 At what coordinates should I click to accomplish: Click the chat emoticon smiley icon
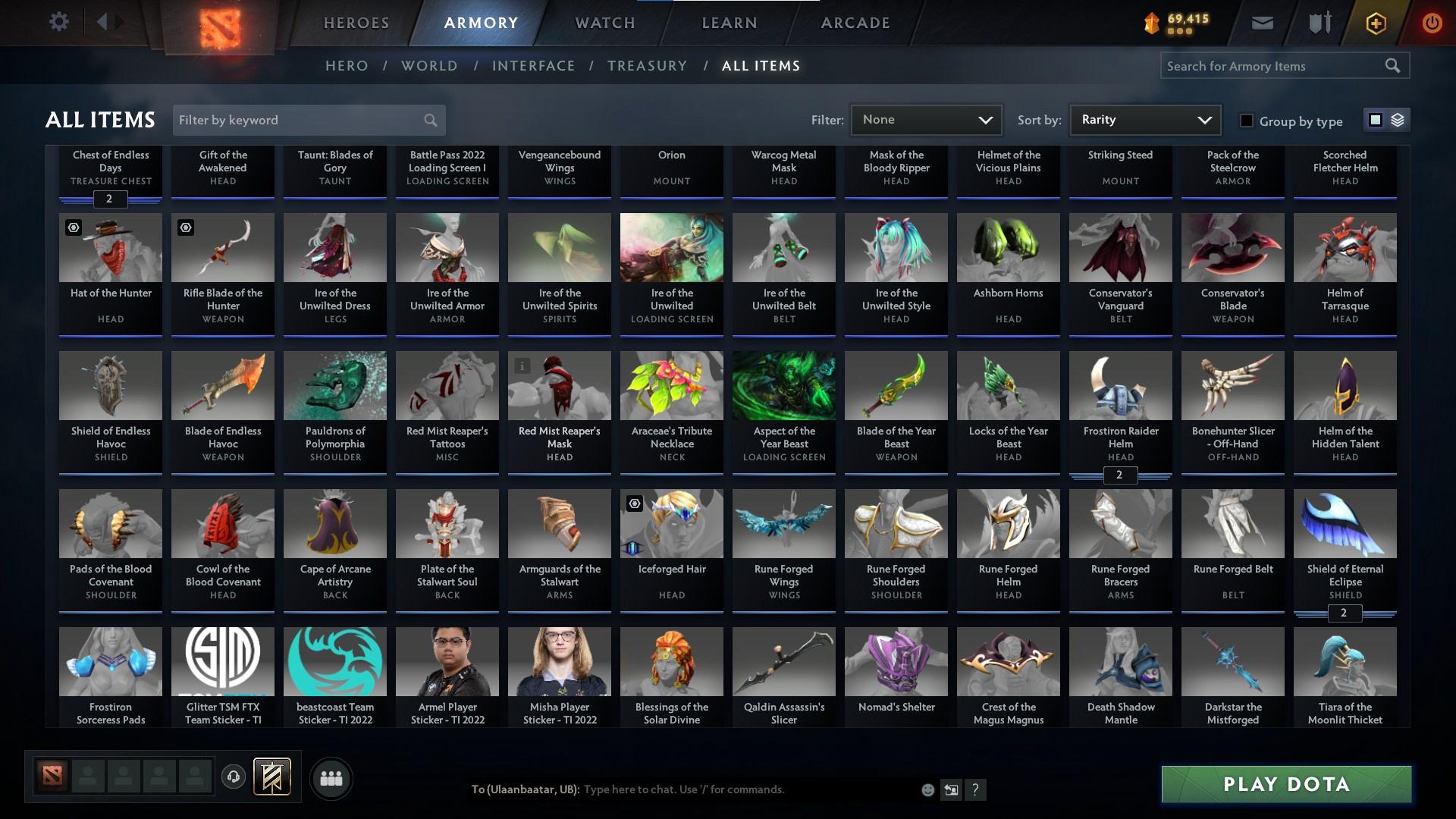click(927, 789)
